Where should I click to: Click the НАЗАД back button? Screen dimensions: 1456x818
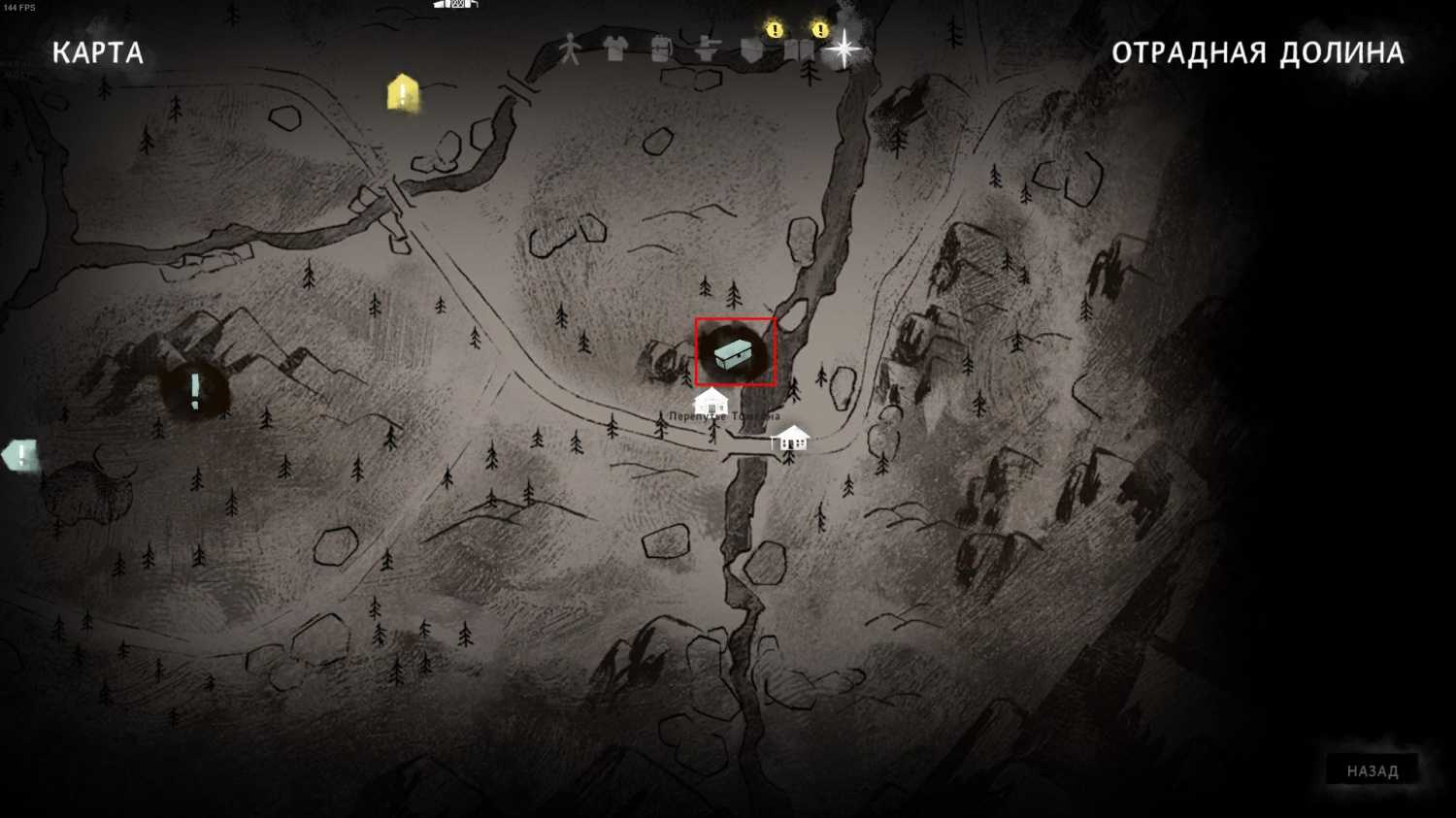(1373, 771)
